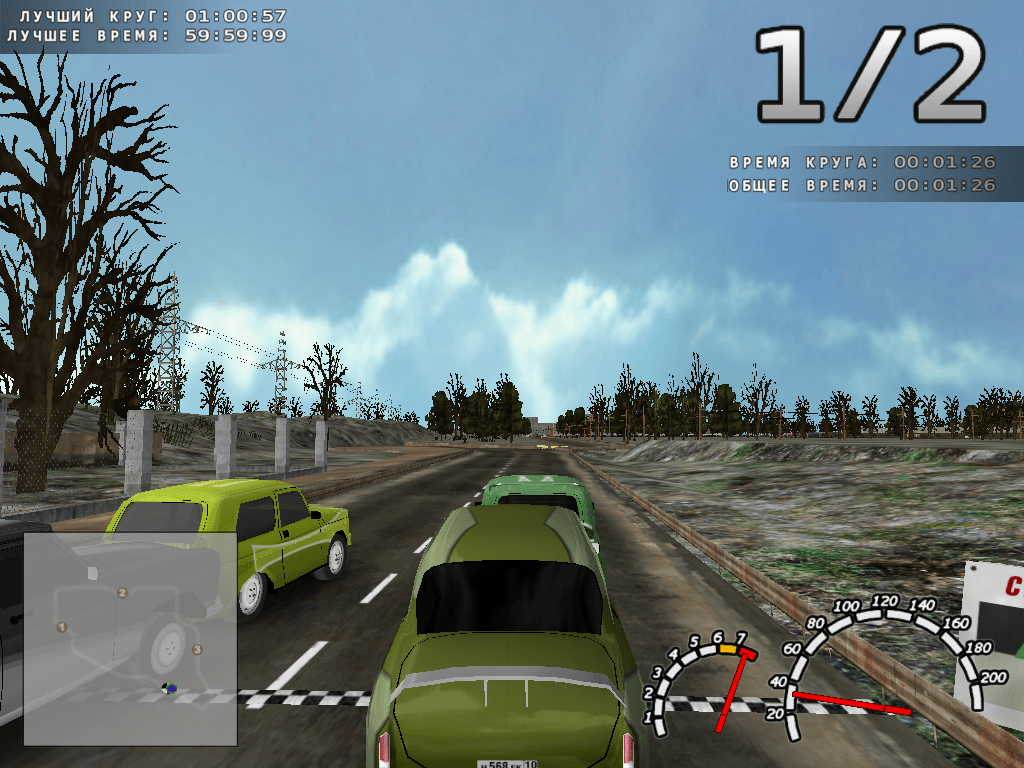Click the track minimap panel
Image resolution: width=1024 pixels, height=768 pixels.
pyautogui.click(x=130, y=638)
